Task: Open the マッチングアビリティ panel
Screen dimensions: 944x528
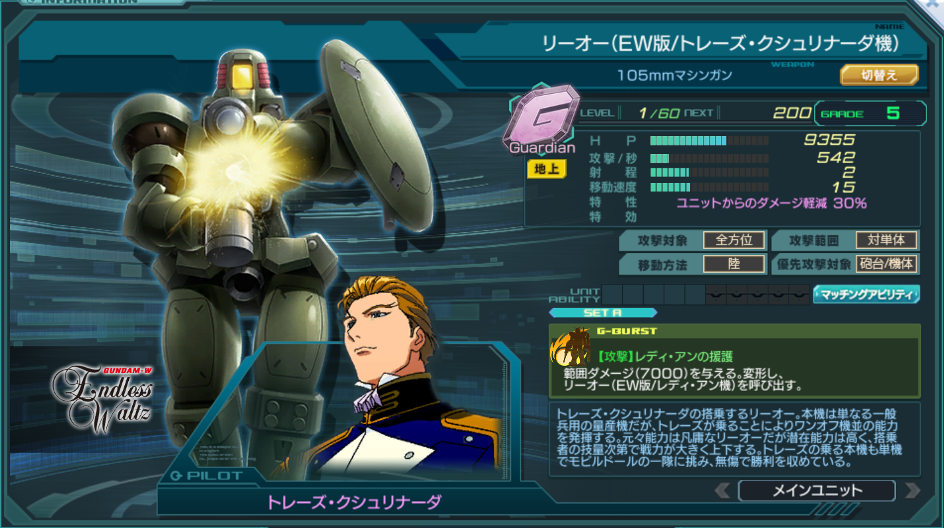Action: click(x=866, y=294)
